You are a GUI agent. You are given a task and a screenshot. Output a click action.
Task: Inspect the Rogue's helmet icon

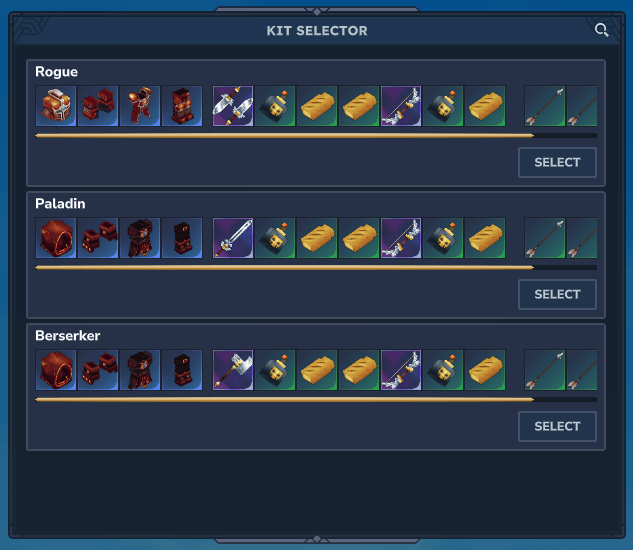click(x=56, y=106)
